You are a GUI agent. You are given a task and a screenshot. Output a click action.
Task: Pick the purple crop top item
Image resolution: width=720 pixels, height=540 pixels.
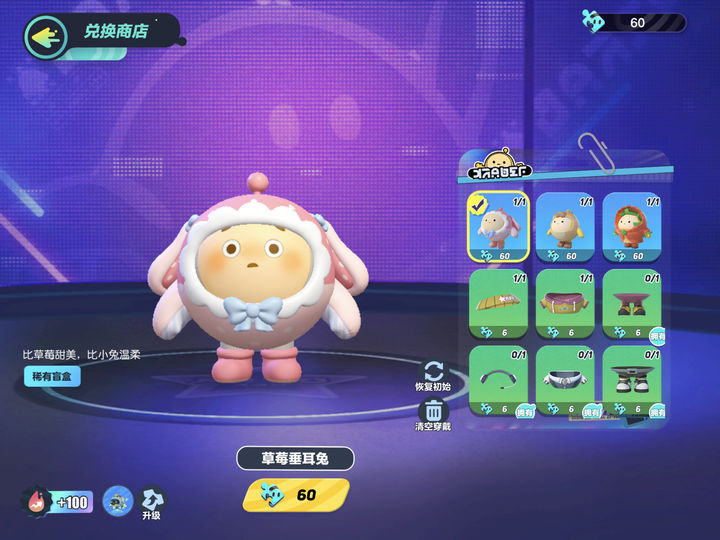point(566,304)
